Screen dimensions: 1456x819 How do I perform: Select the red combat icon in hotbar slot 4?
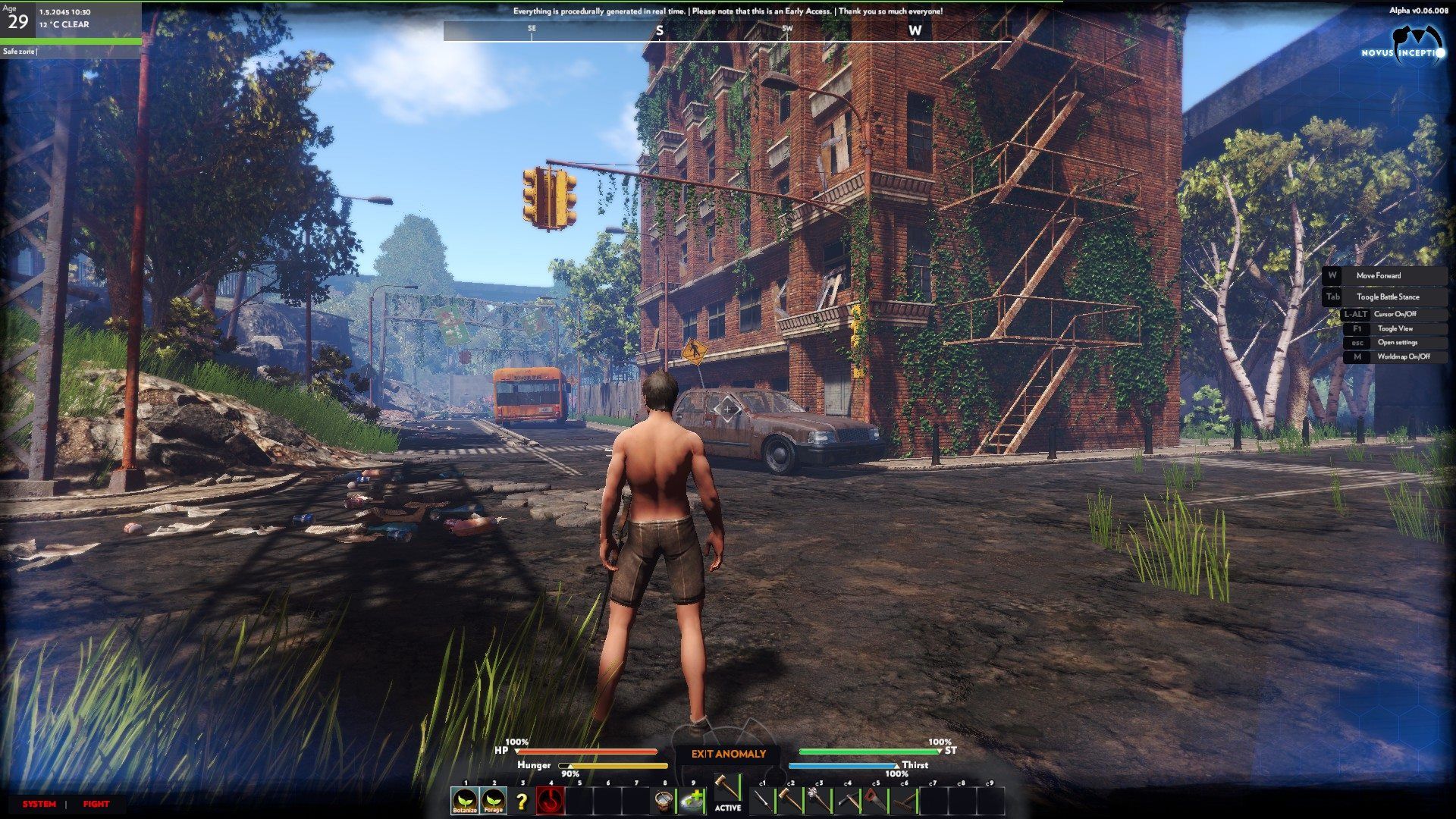coord(551,801)
